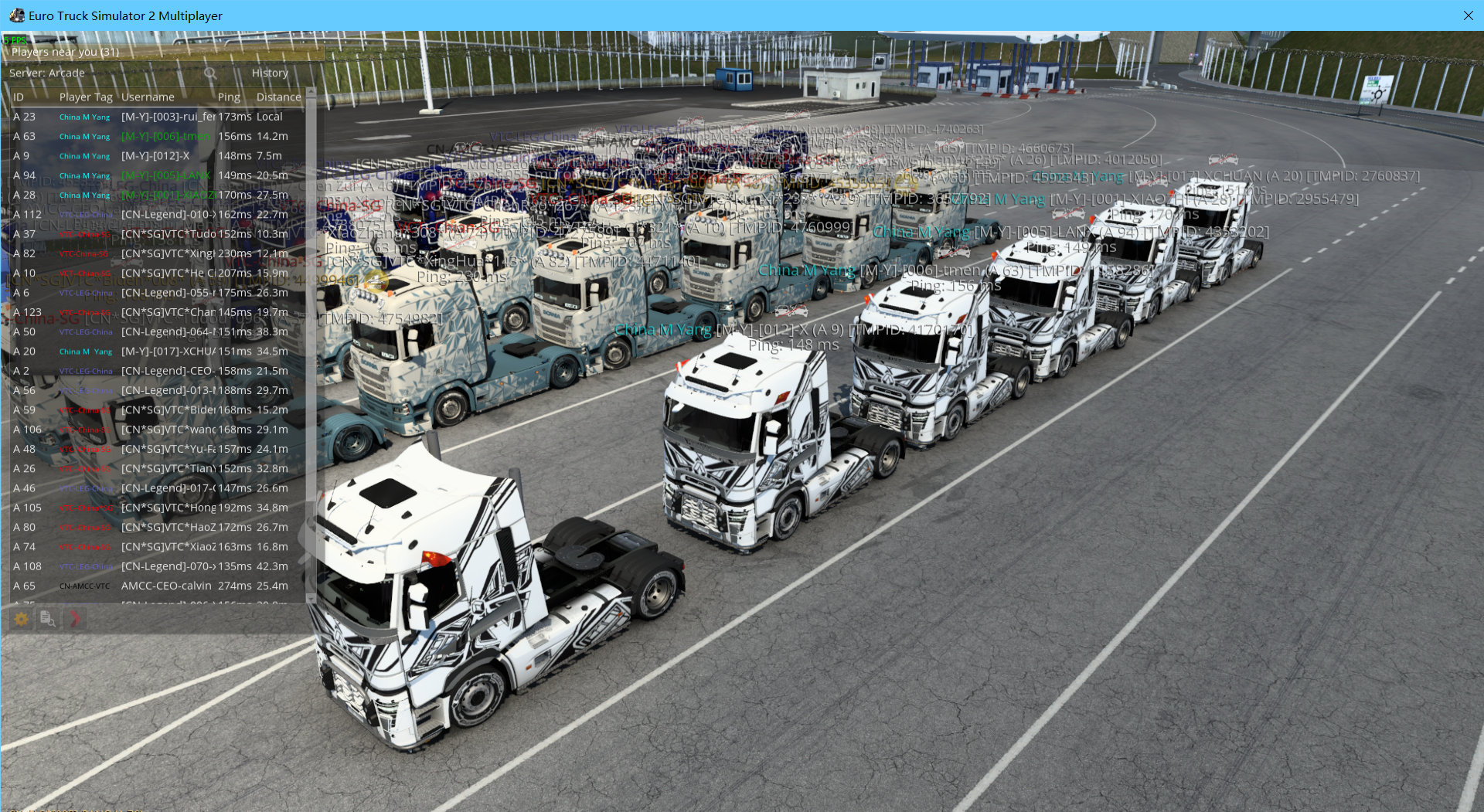
Task: Open settings with the gear icon
Action: point(22,619)
